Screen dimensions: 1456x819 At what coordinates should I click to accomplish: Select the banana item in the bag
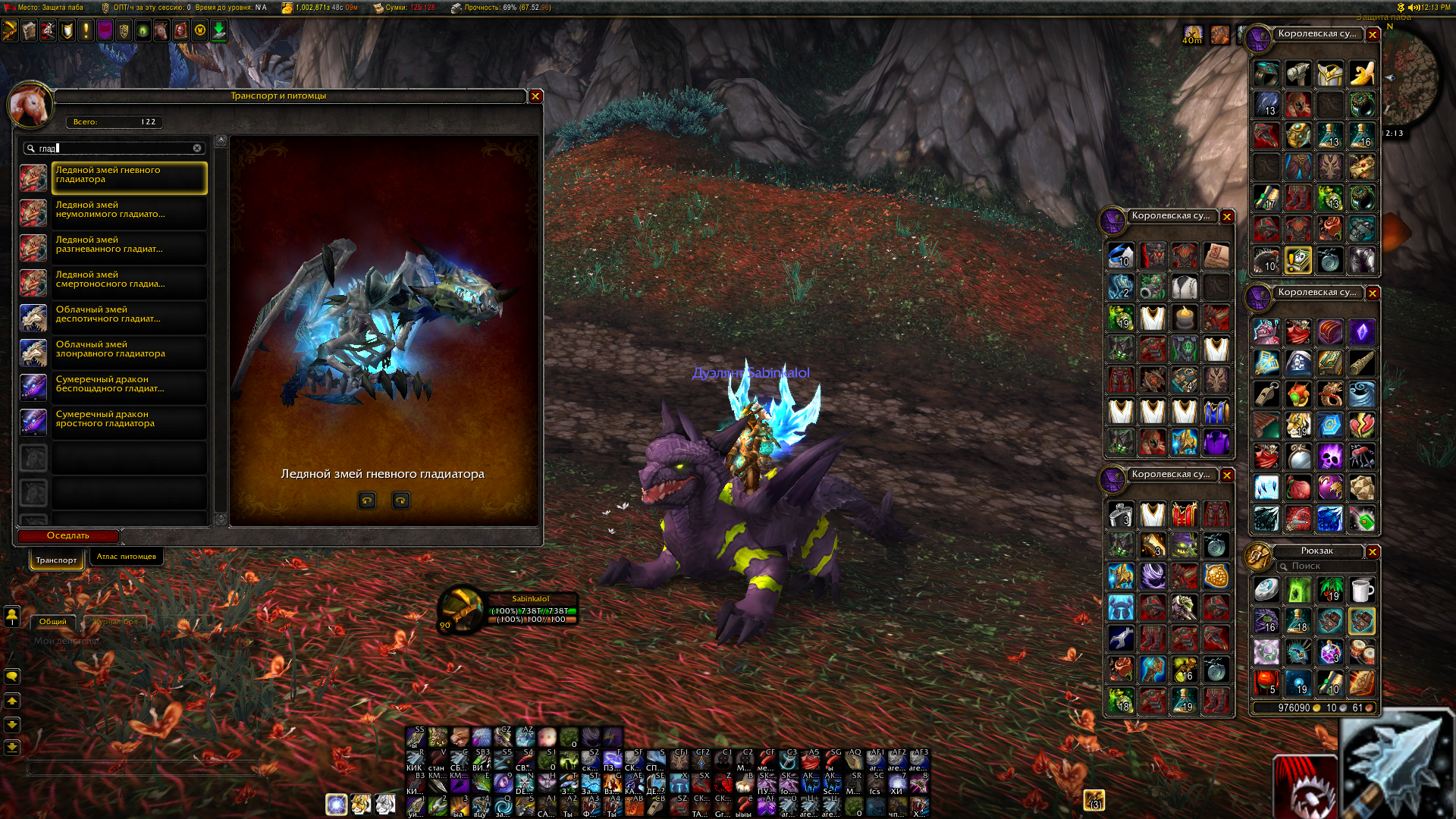click(x=1362, y=74)
